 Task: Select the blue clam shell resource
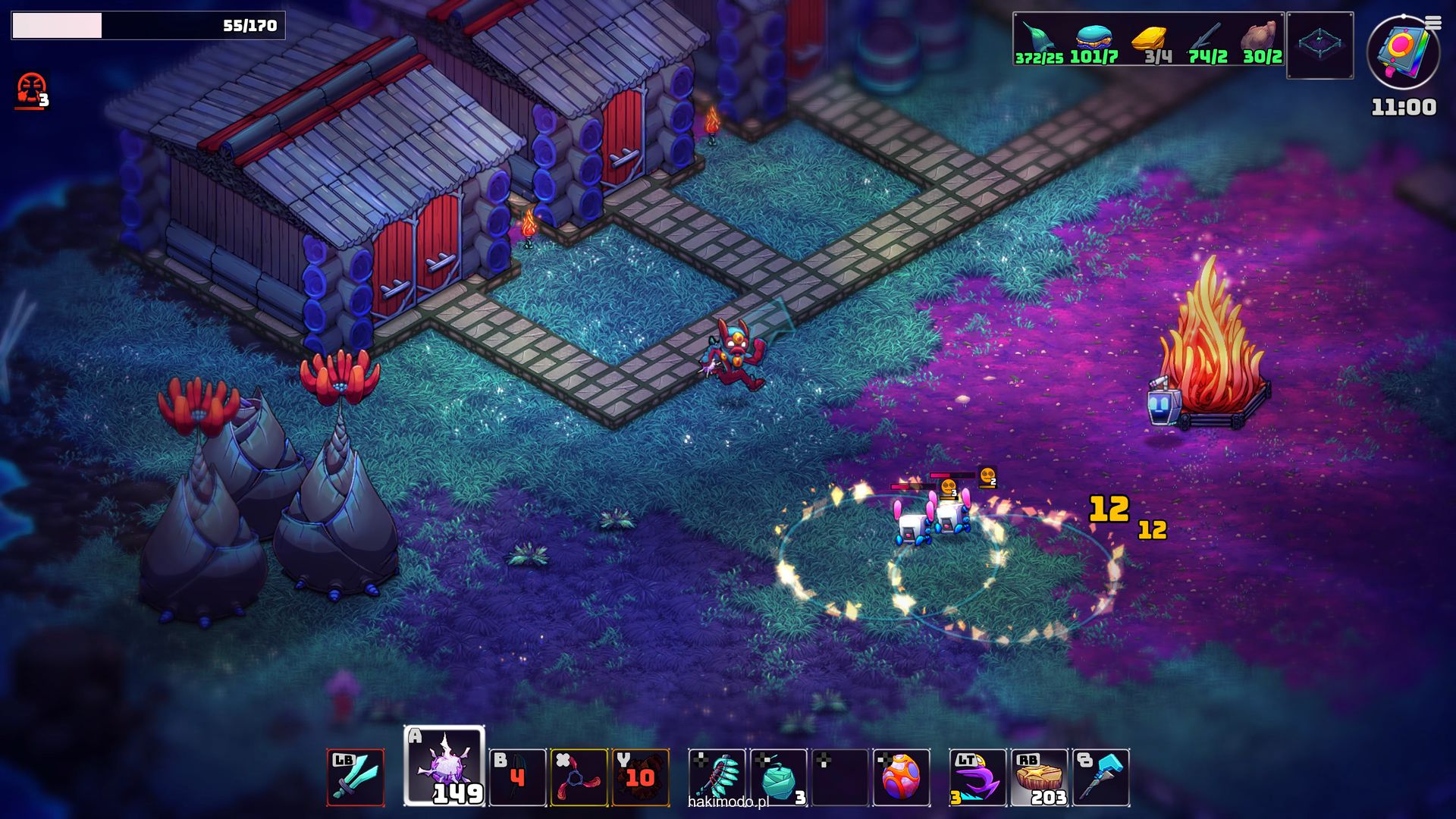point(1093,36)
